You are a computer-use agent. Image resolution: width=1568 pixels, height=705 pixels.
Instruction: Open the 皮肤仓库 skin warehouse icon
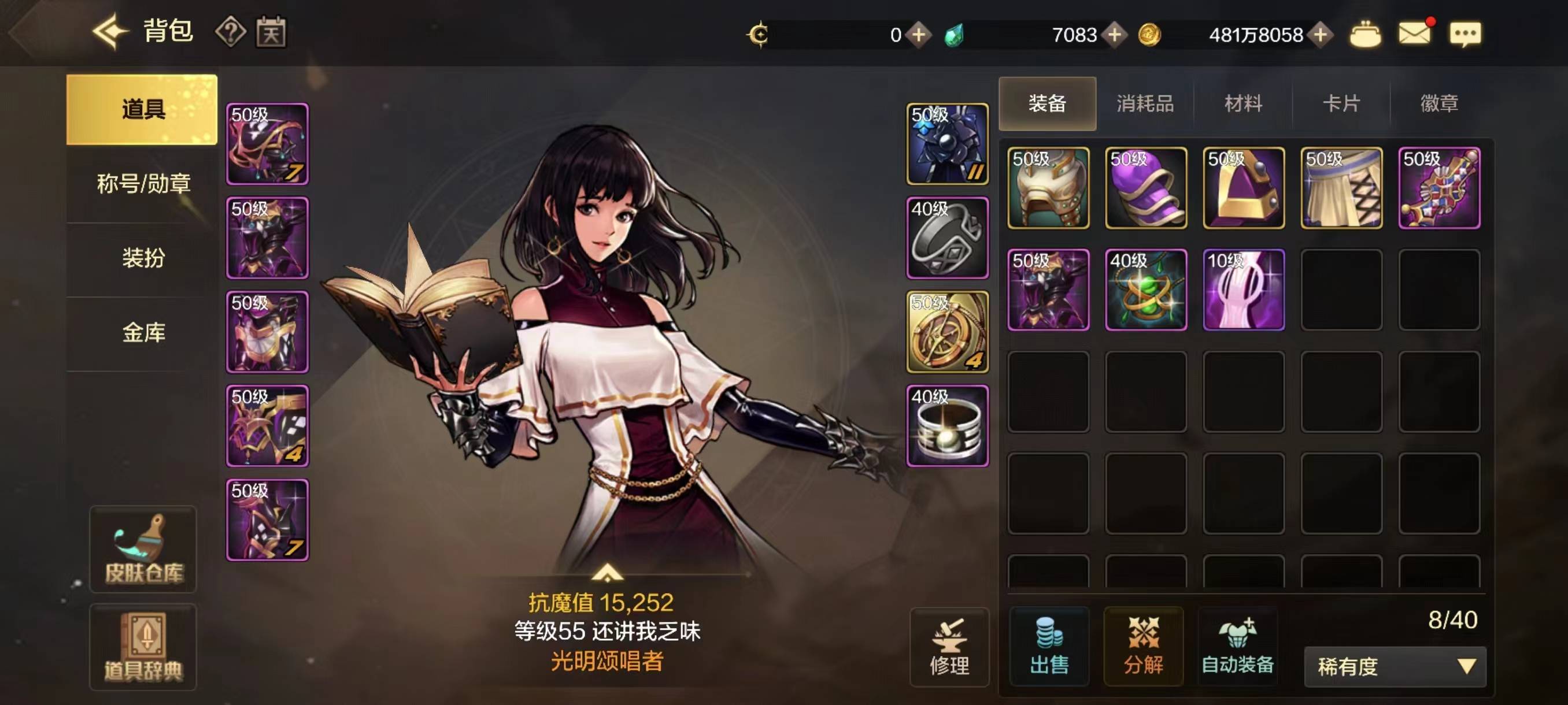point(143,547)
